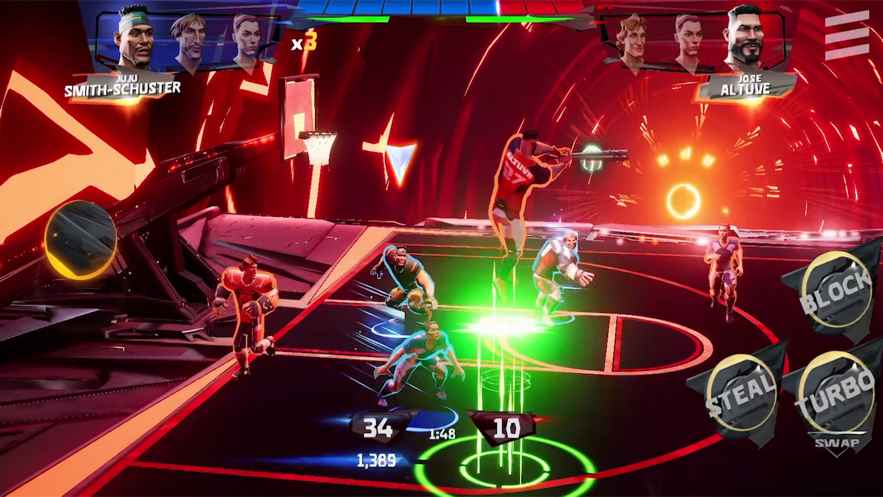Tap the BLOCK action button
Viewport: 883px width, 497px height.
click(x=839, y=290)
